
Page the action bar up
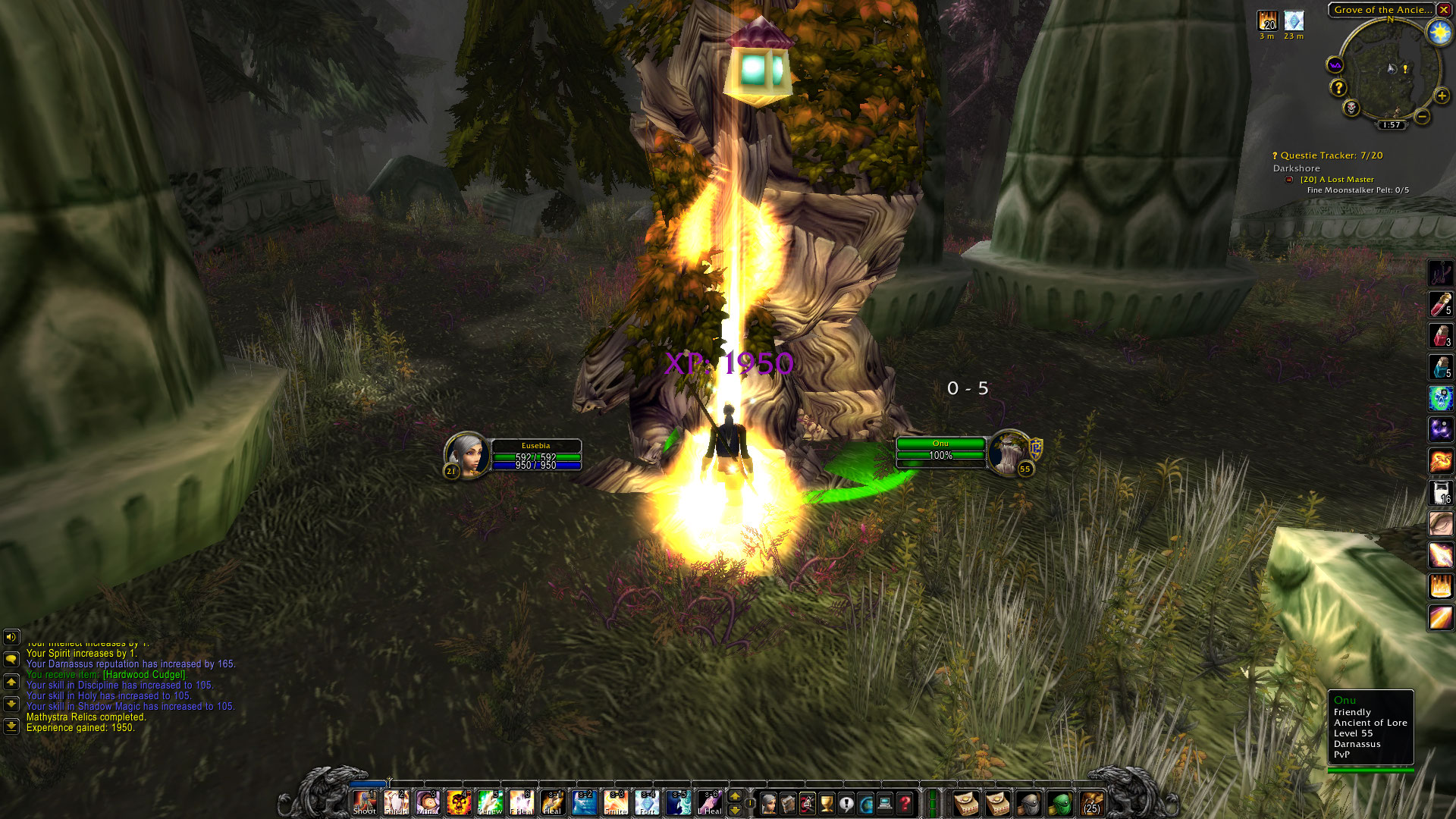(x=734, y=796)
